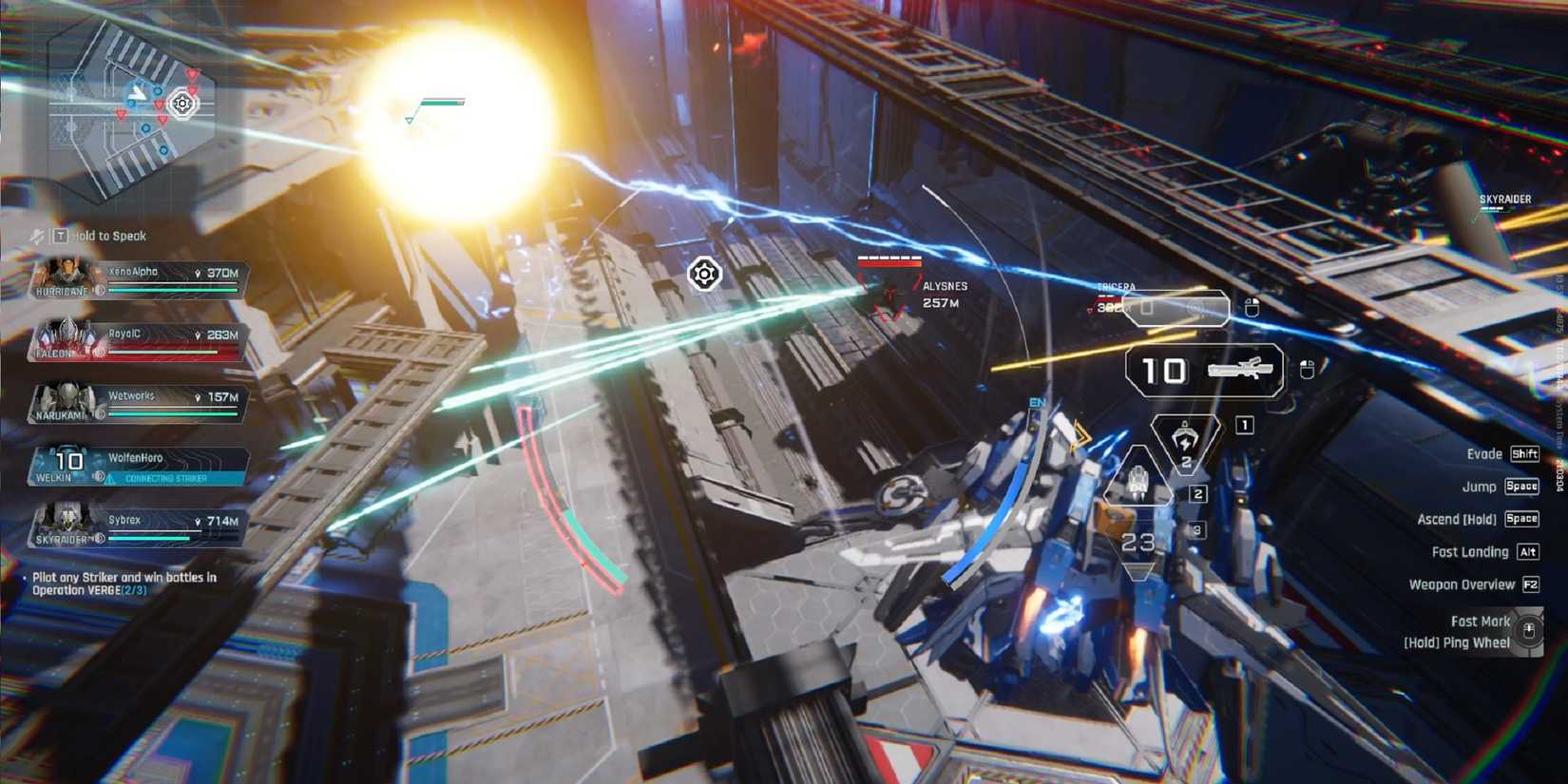Screen dimensions: 1568x784
Task: Click the voice chat microphone icon
Action: point(35,235)
